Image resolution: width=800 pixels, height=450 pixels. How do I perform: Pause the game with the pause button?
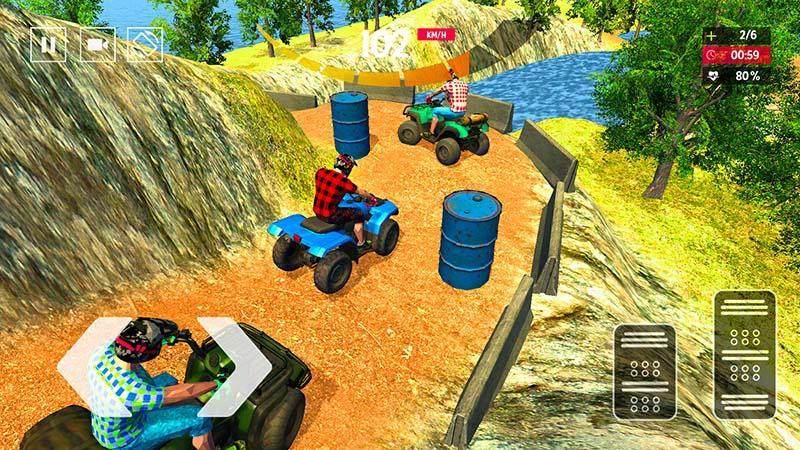tap(47, 45)
